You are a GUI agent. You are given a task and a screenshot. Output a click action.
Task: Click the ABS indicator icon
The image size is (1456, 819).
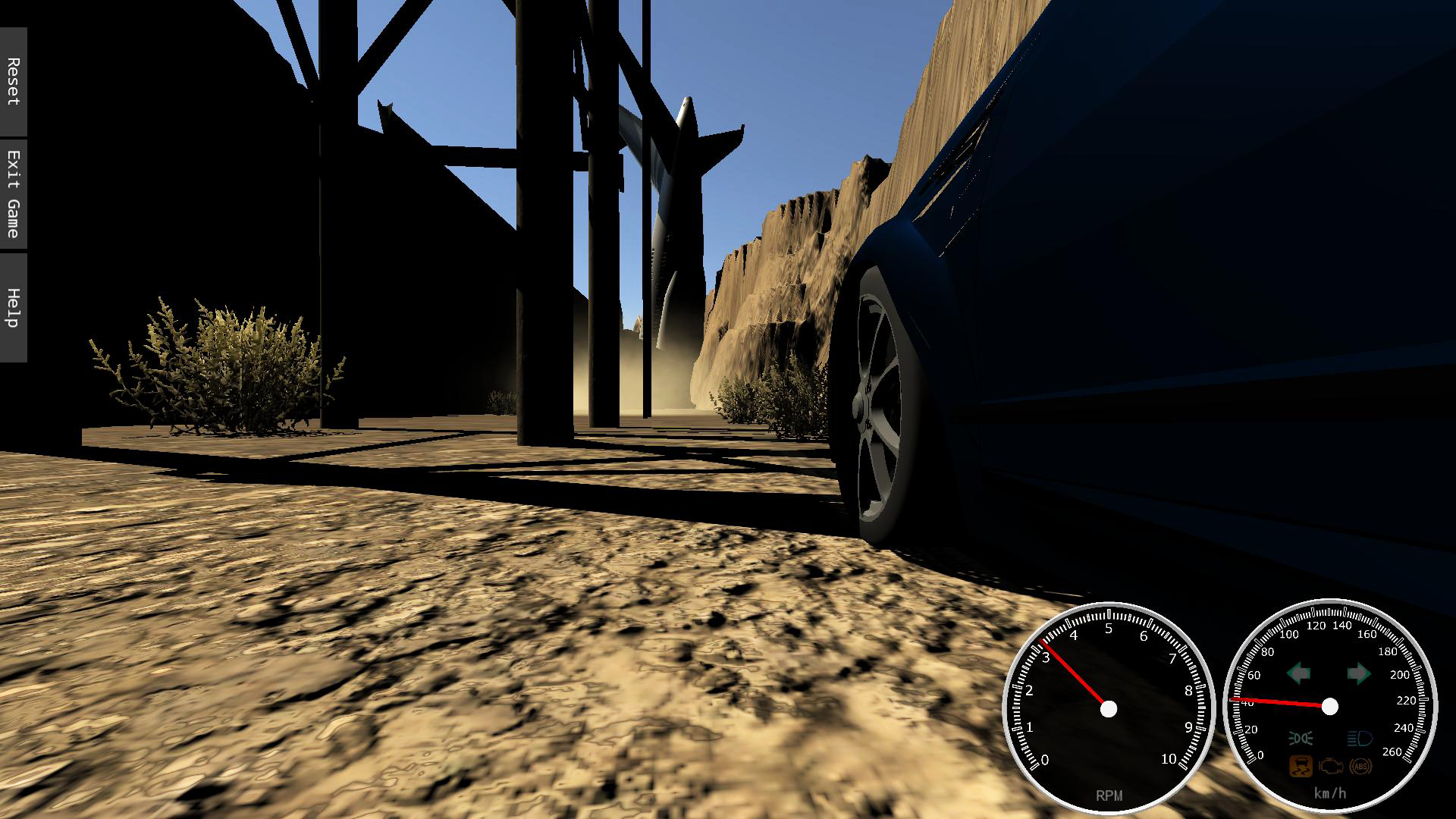click(x=1360, y=767)
